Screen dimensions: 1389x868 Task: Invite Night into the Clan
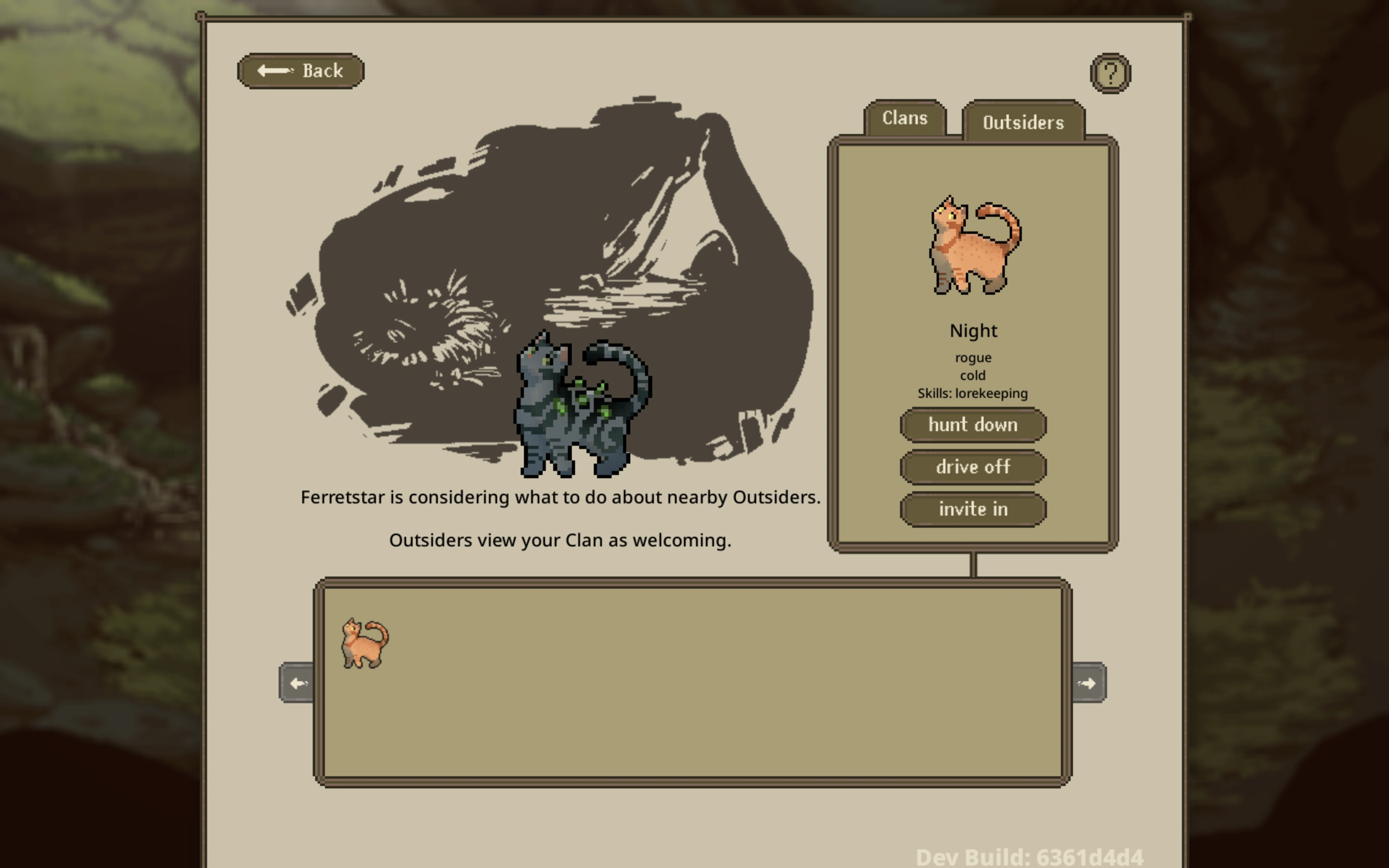point(973,509)
